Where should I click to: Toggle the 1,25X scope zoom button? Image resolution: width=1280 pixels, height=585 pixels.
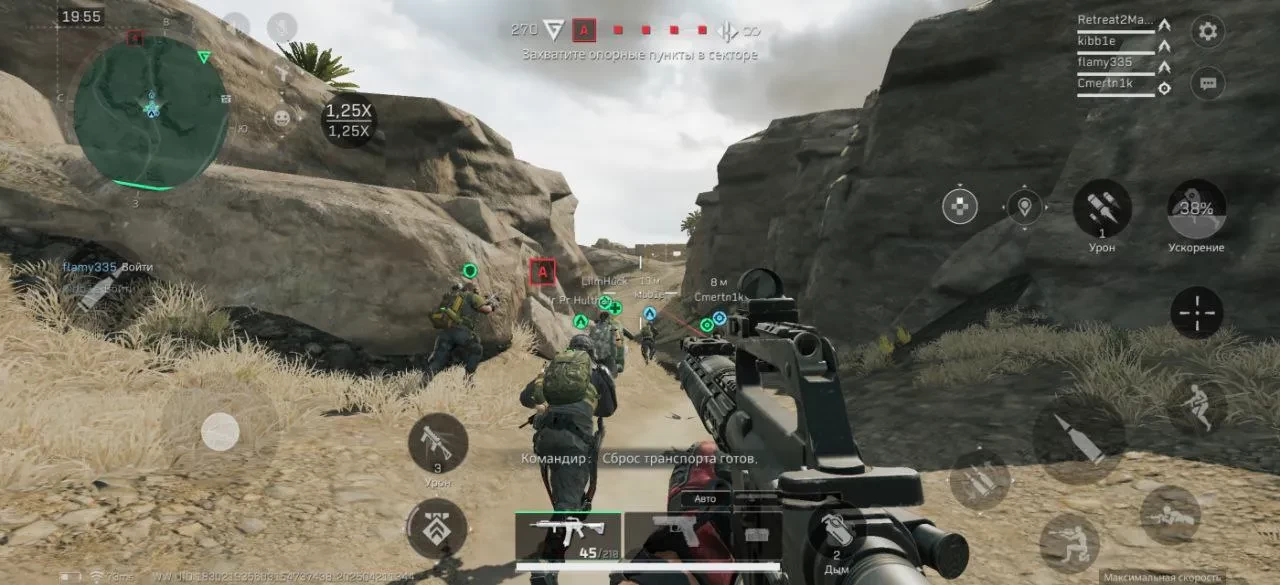(349, 120)
